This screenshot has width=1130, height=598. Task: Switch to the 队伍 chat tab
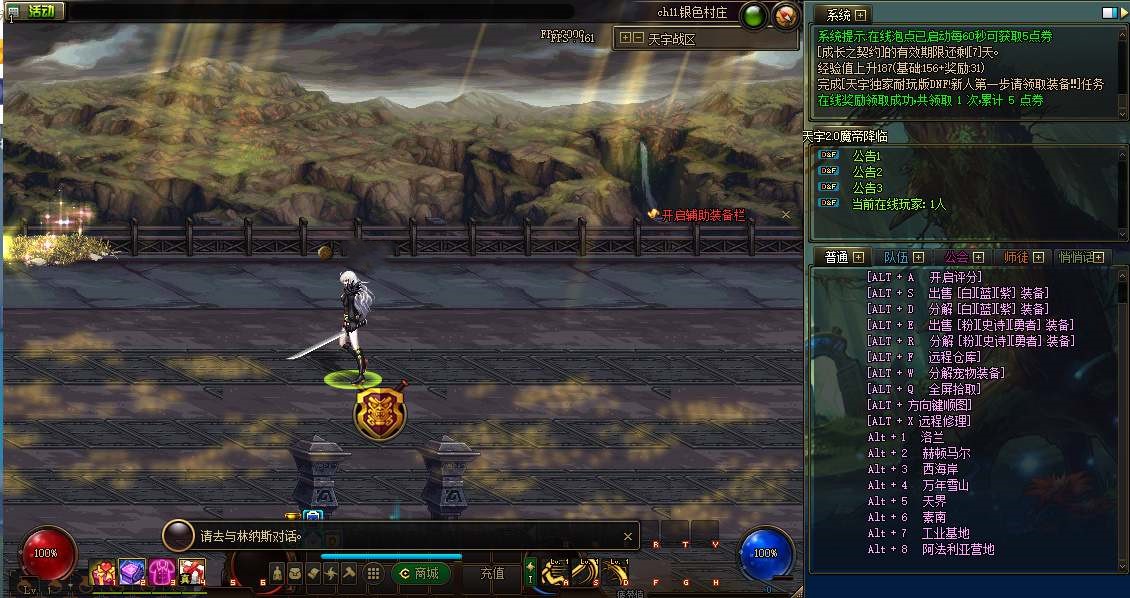click(896, 257)
